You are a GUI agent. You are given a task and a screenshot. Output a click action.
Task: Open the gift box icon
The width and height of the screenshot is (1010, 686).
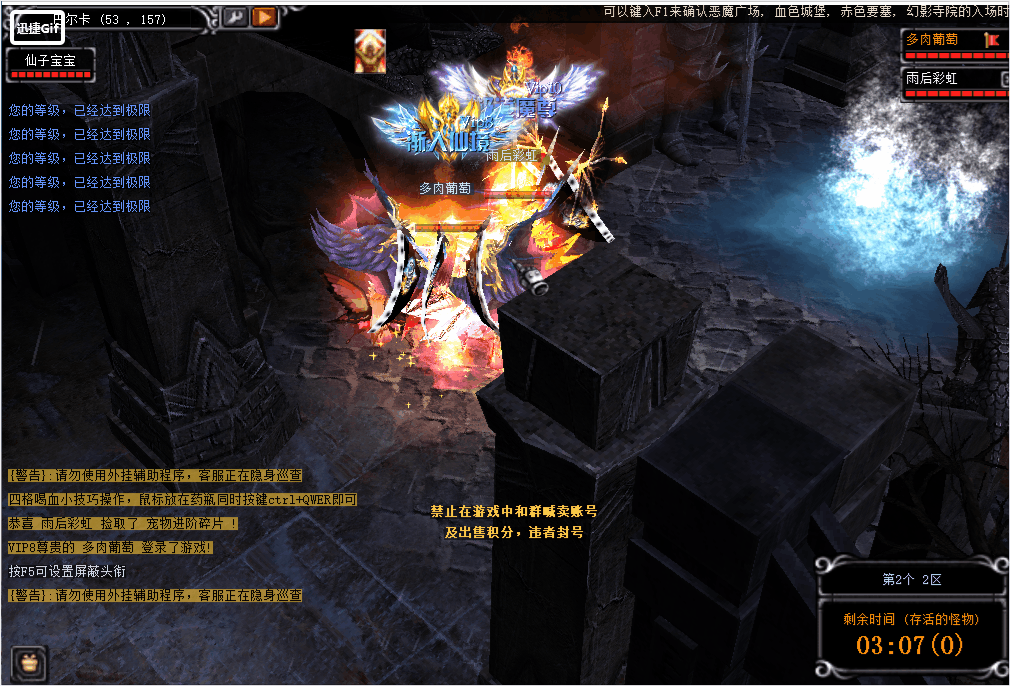29,661
